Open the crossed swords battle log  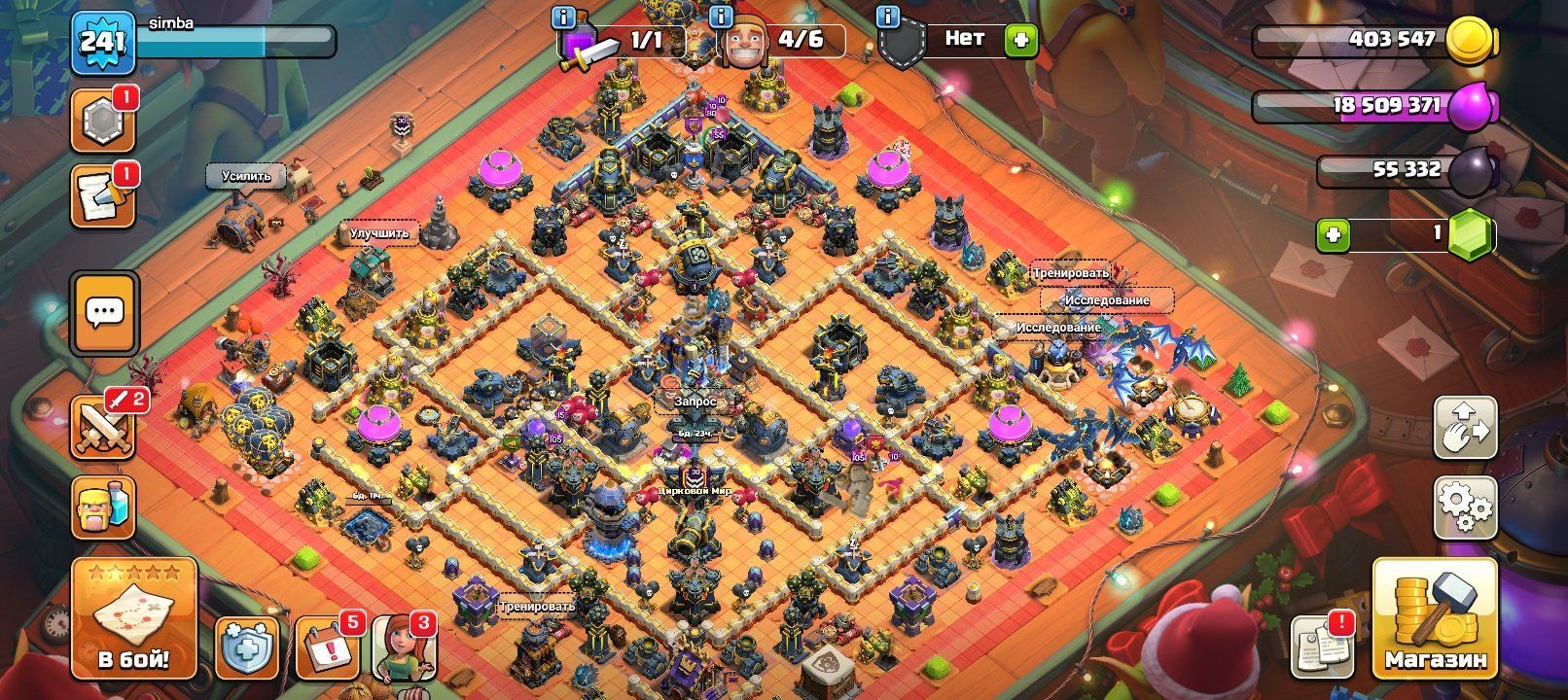103,426
